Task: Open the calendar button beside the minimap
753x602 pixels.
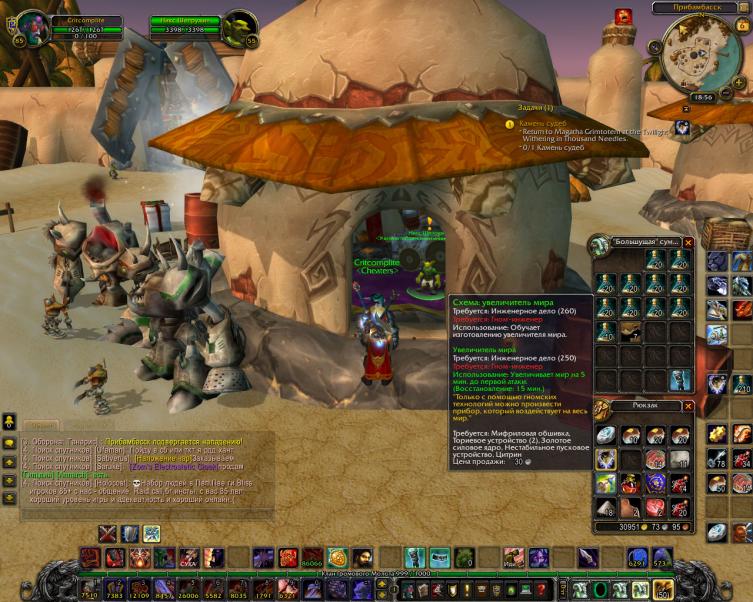Action: 741,25
